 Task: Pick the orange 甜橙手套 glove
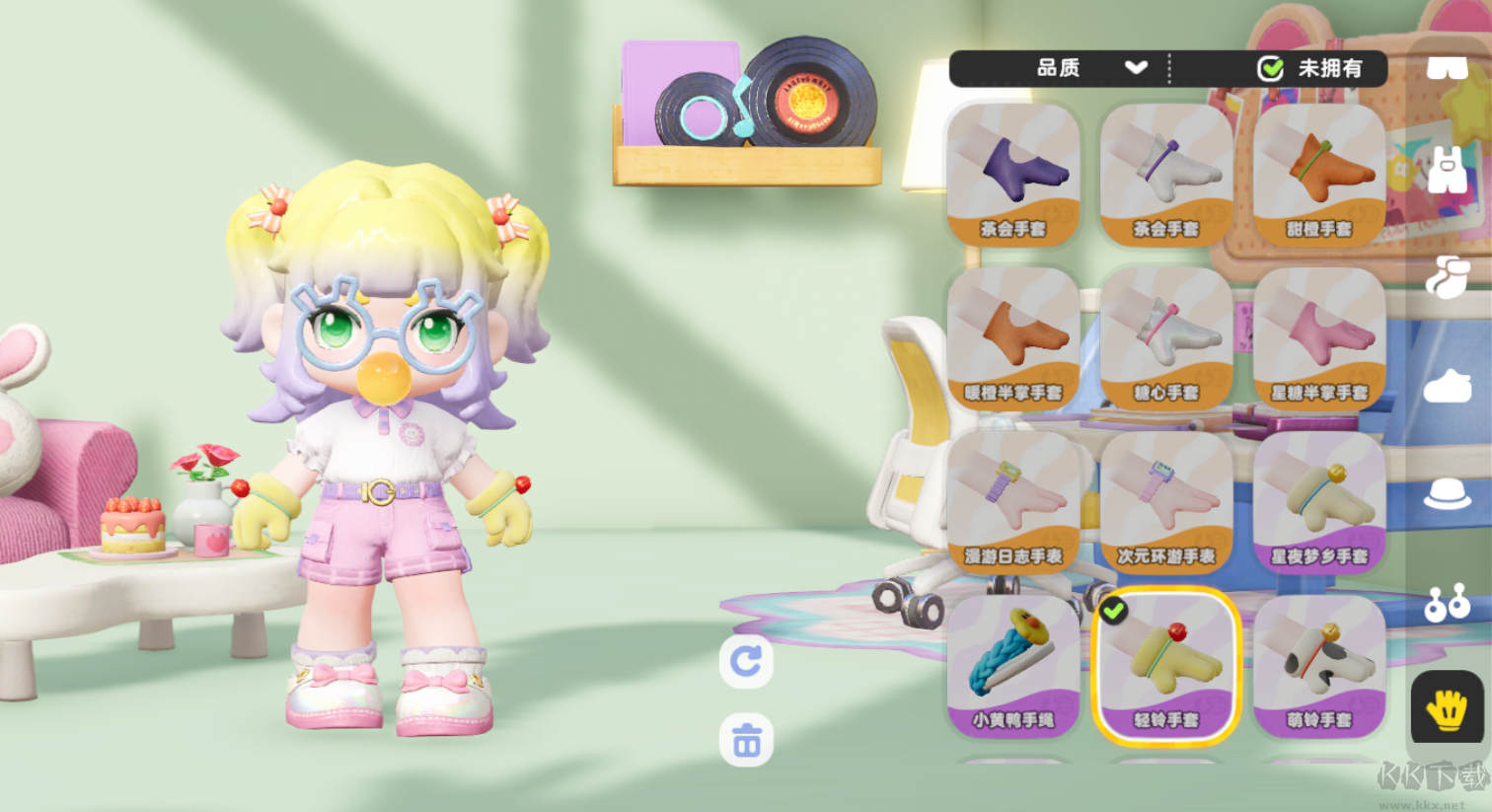[1319, 175]
